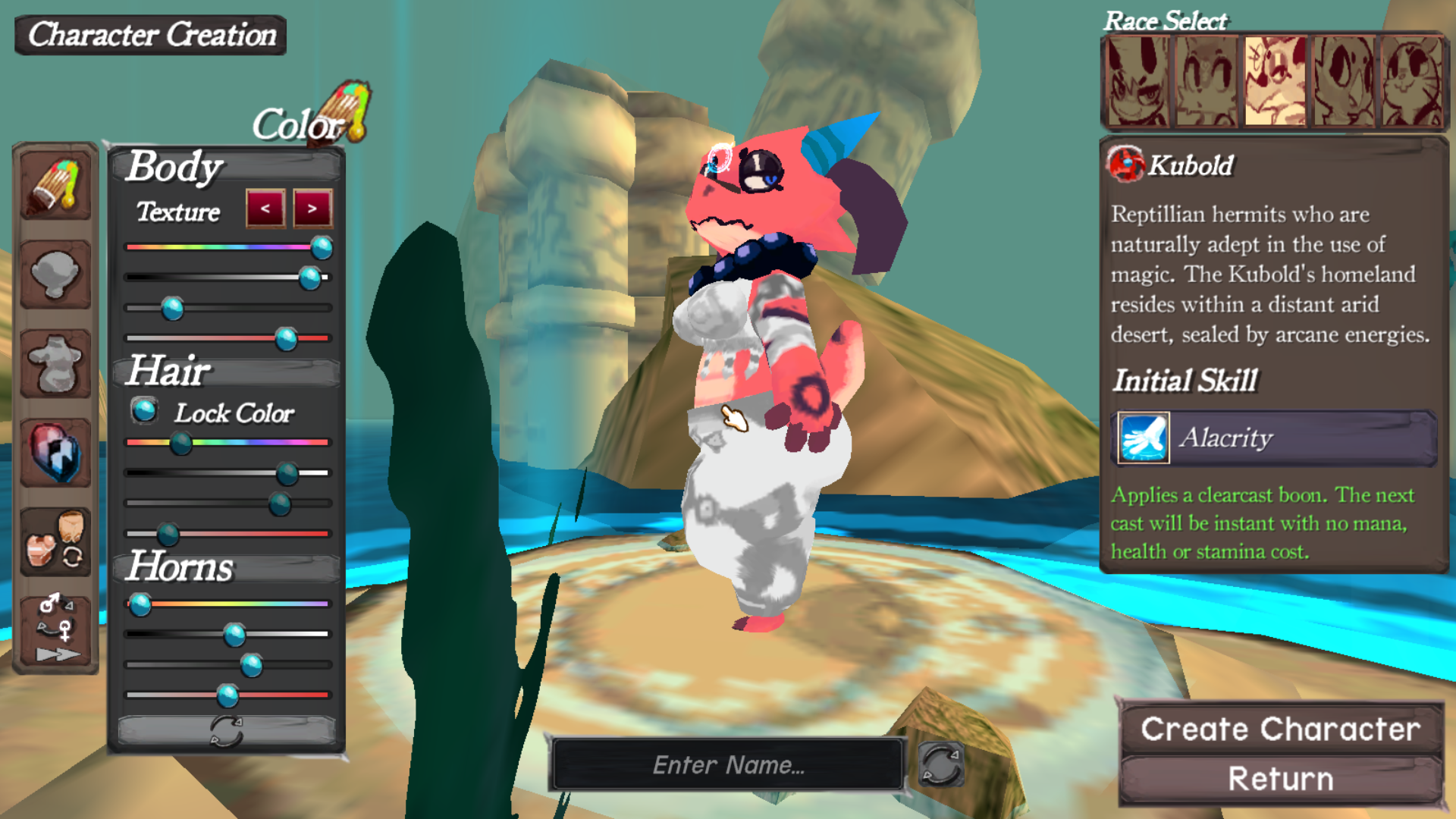Go to previous body texture

[x=265, y=209]
